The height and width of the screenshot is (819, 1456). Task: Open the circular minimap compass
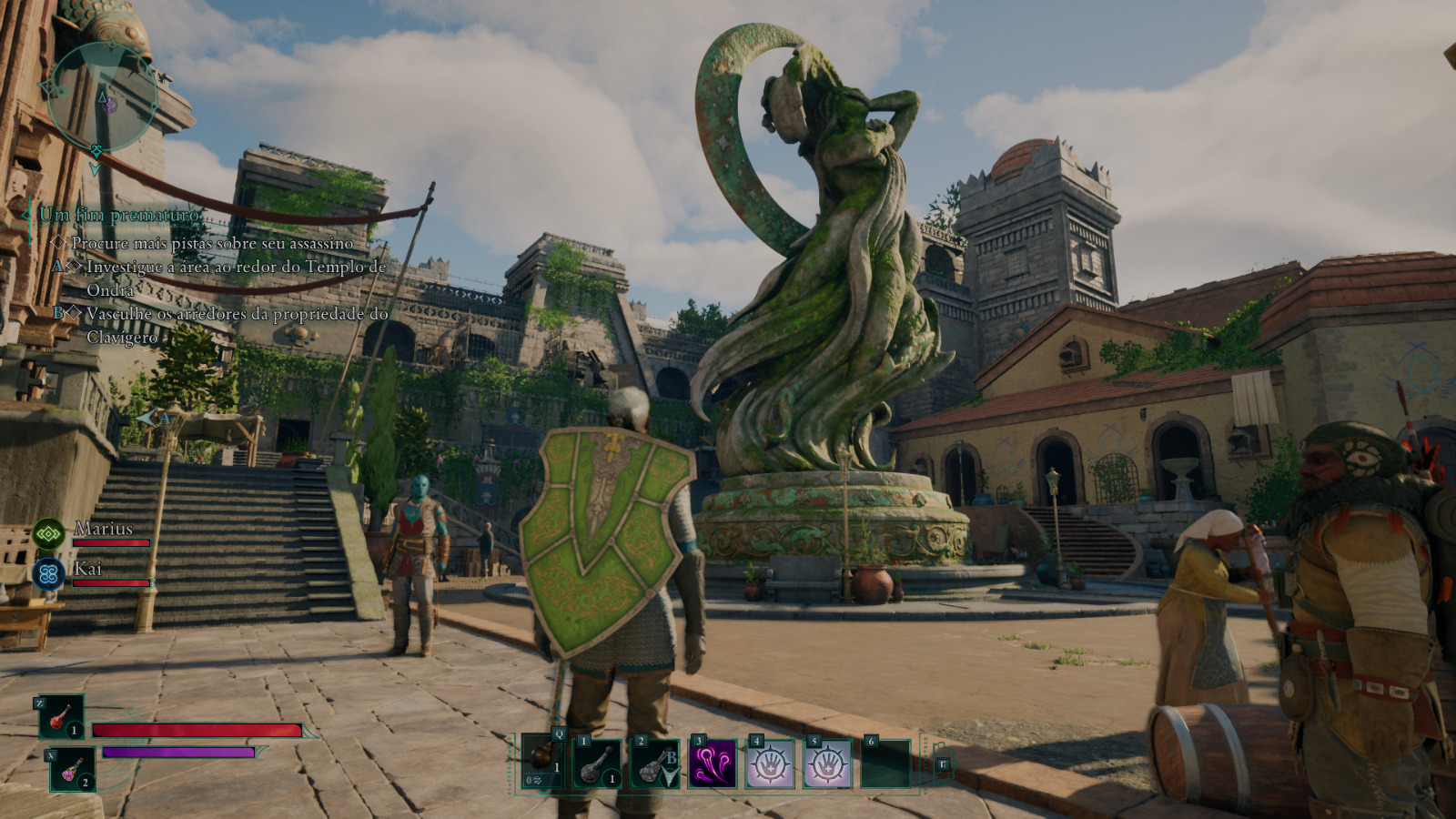pyautogui.click(x=103, y=98)
